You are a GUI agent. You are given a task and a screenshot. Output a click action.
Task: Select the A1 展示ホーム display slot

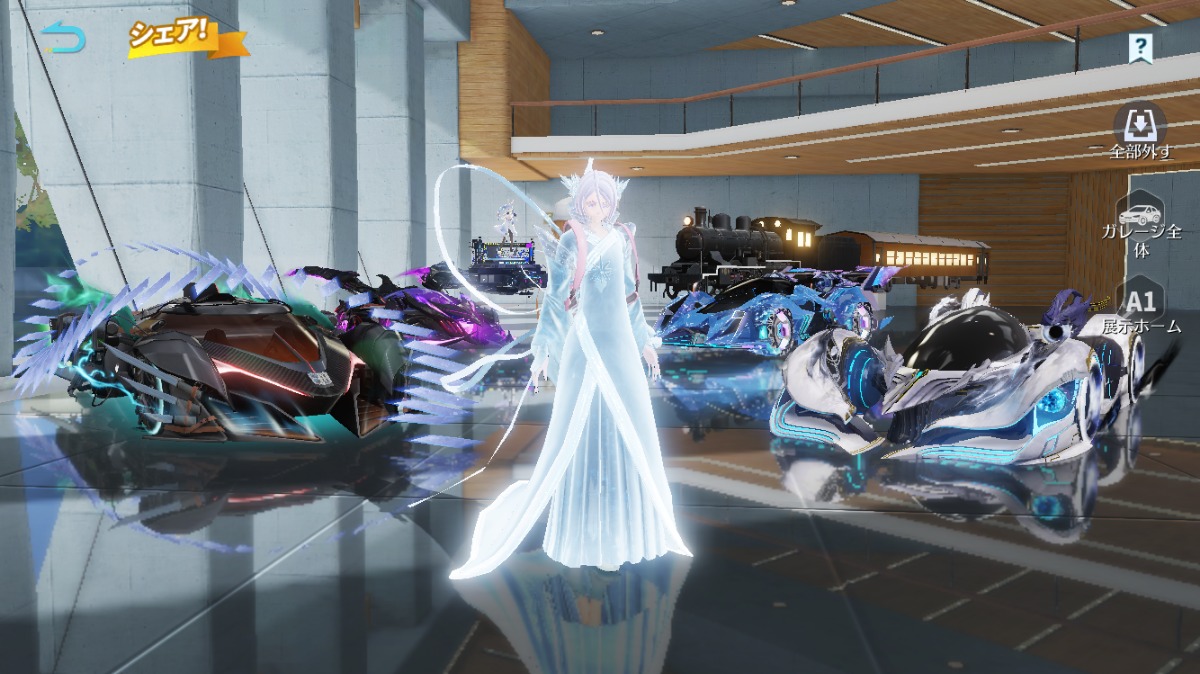[1141, 309]
